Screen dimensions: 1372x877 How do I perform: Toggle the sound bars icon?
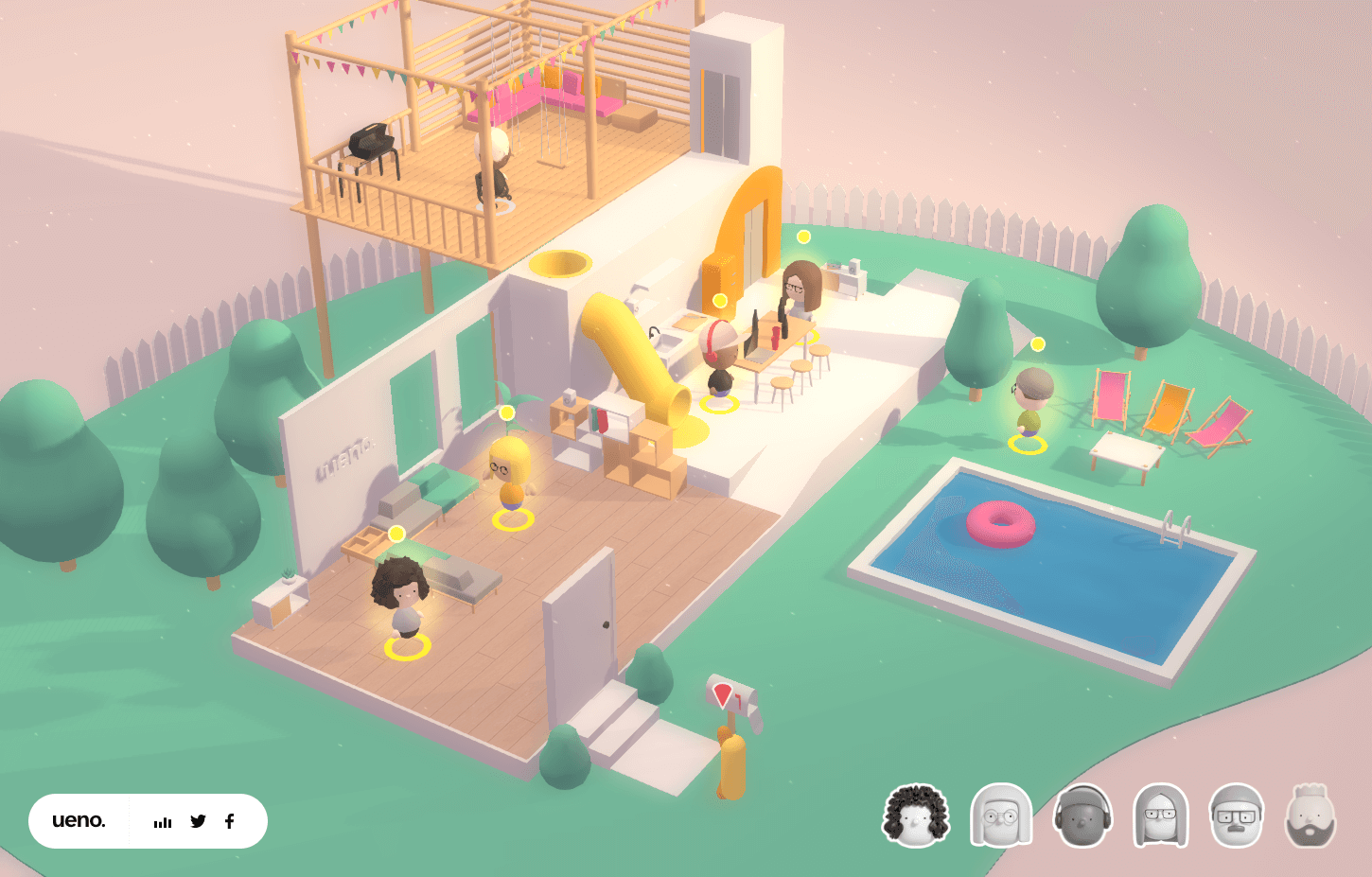163,822
